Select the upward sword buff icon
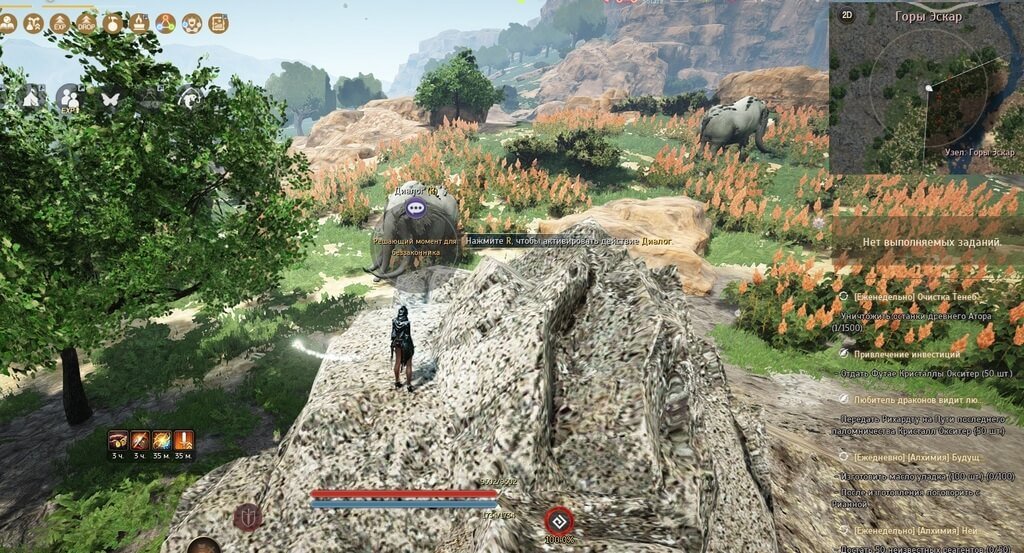The width and height of the screenshot is (1024, 553). [184, 440]
